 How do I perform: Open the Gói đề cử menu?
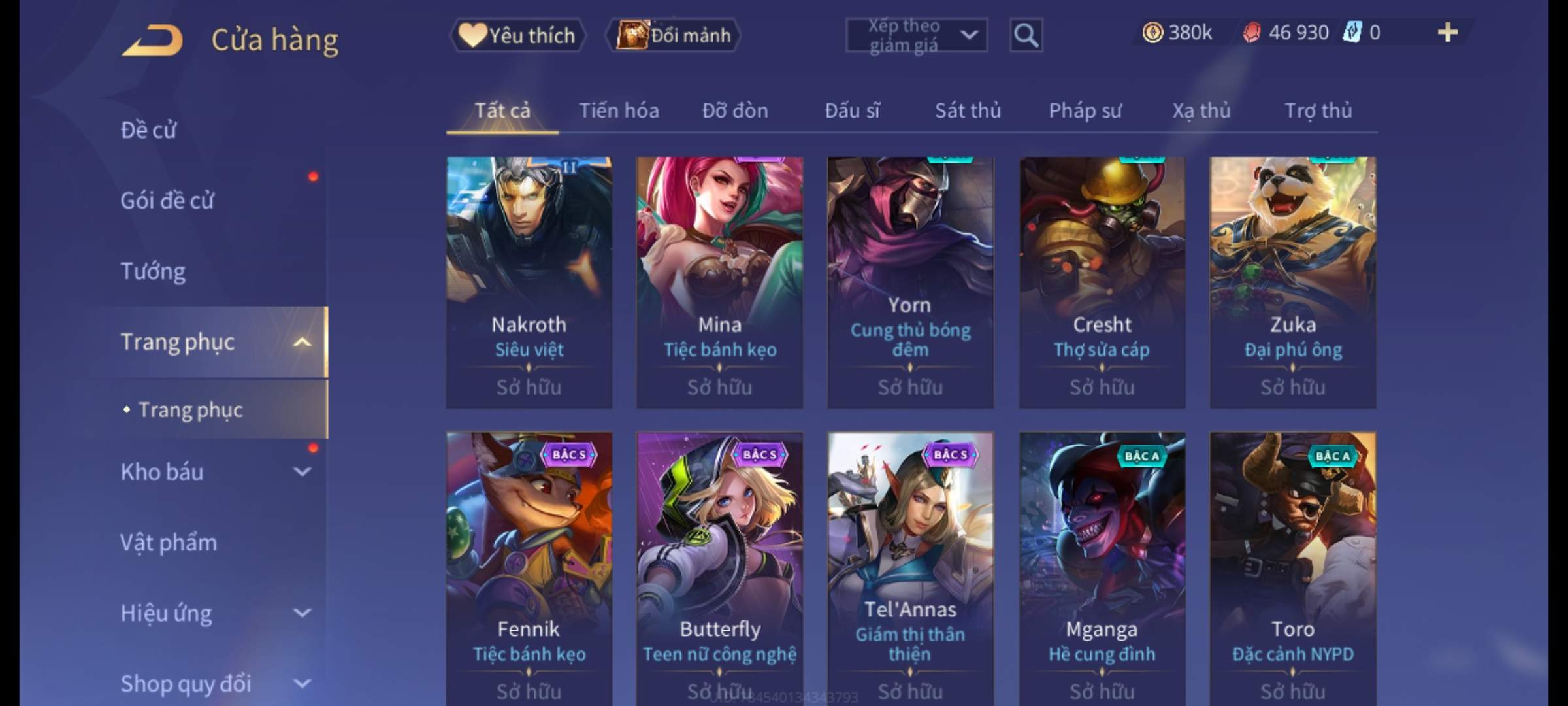tap(167, 200)
